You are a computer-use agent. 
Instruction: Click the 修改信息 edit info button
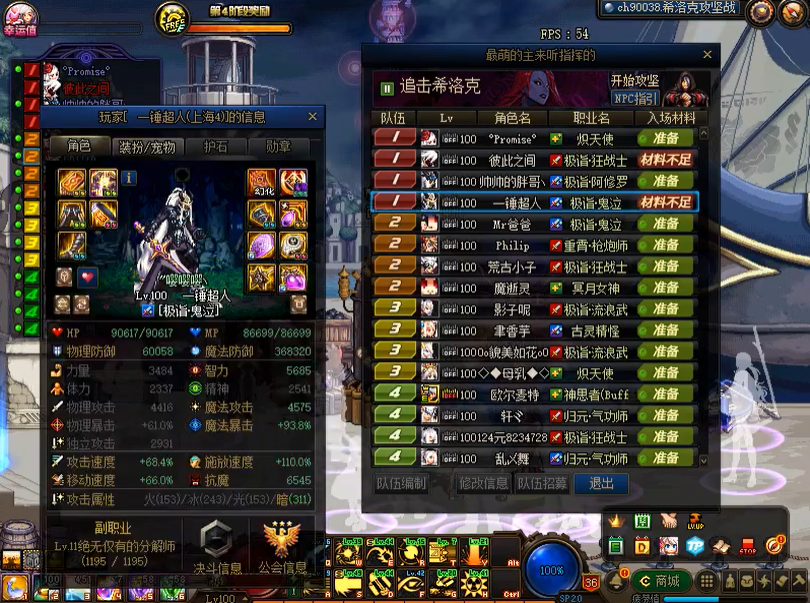point(483,483)
